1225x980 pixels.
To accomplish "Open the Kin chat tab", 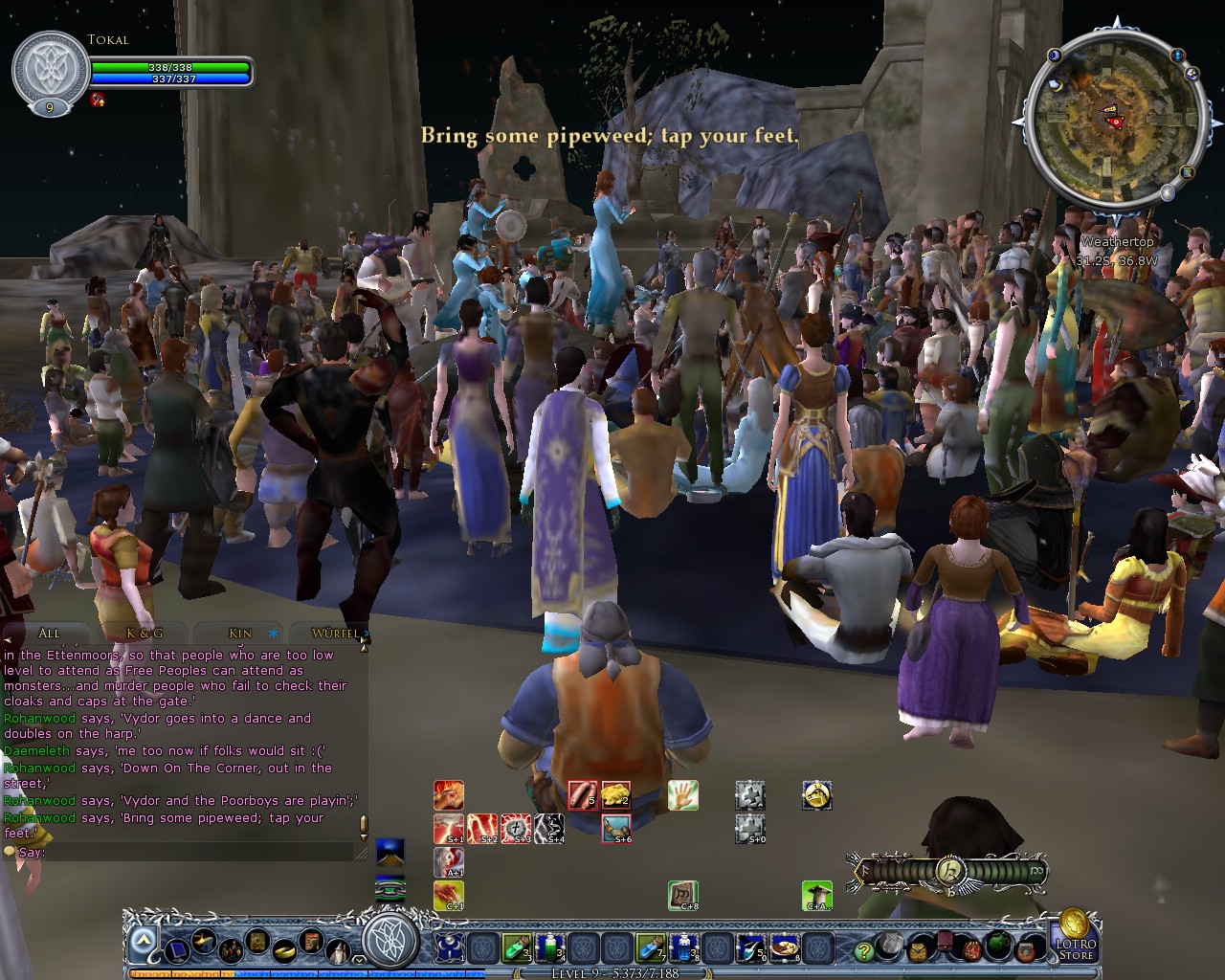I will click(239, 634).
